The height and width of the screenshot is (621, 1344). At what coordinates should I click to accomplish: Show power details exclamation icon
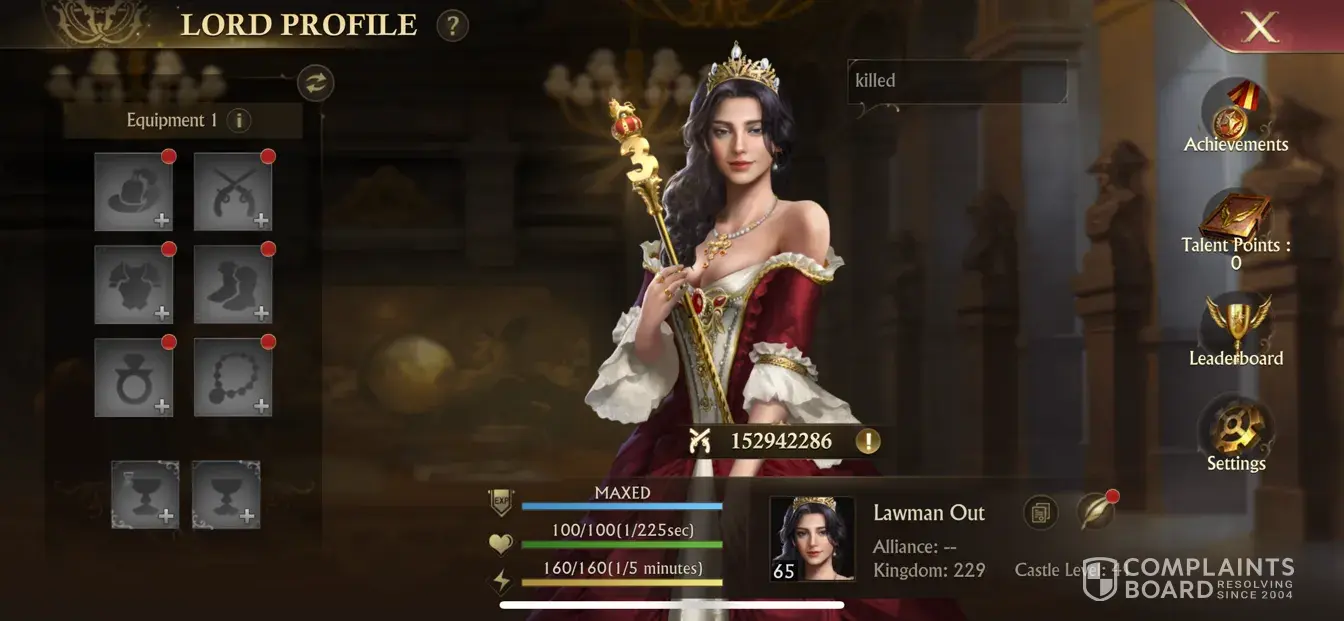866,441
